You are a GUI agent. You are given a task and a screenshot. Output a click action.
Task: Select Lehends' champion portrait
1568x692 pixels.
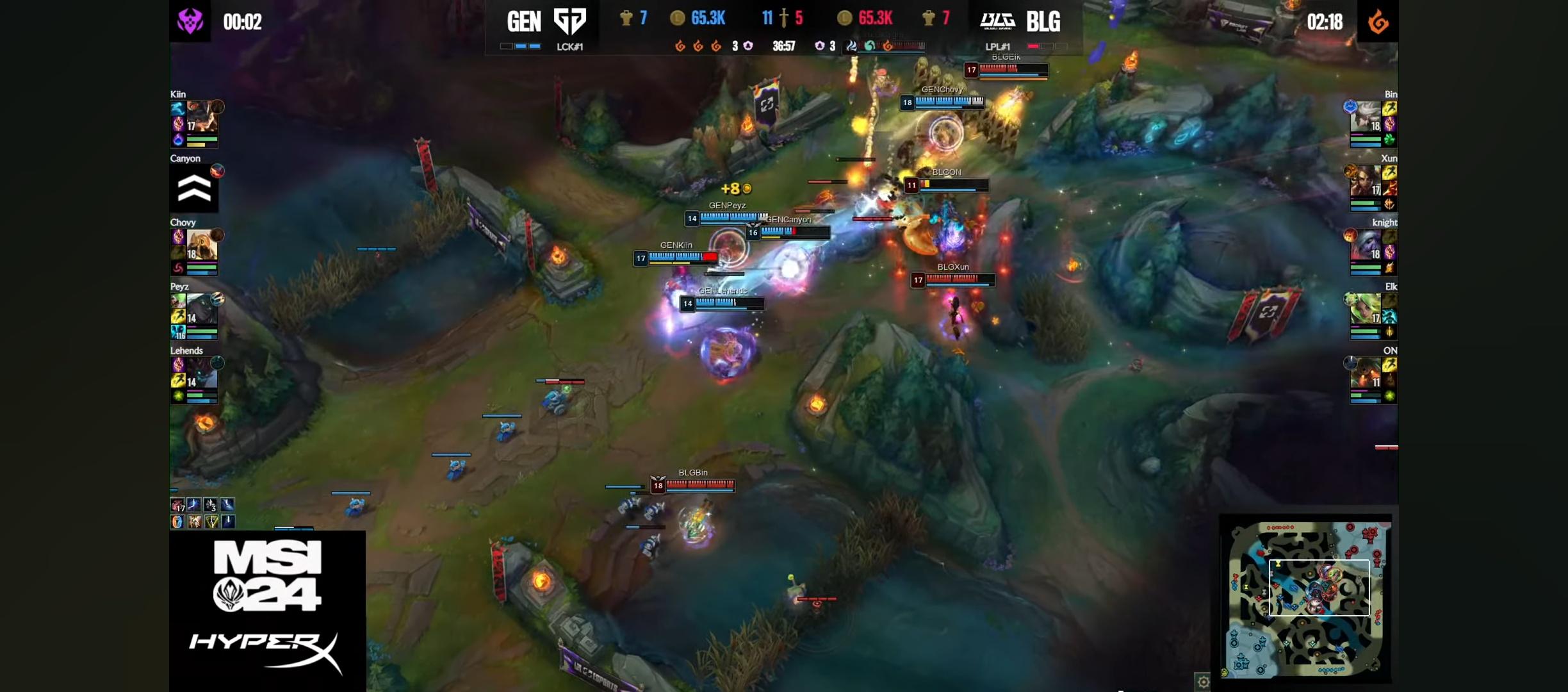pos(202,374)
